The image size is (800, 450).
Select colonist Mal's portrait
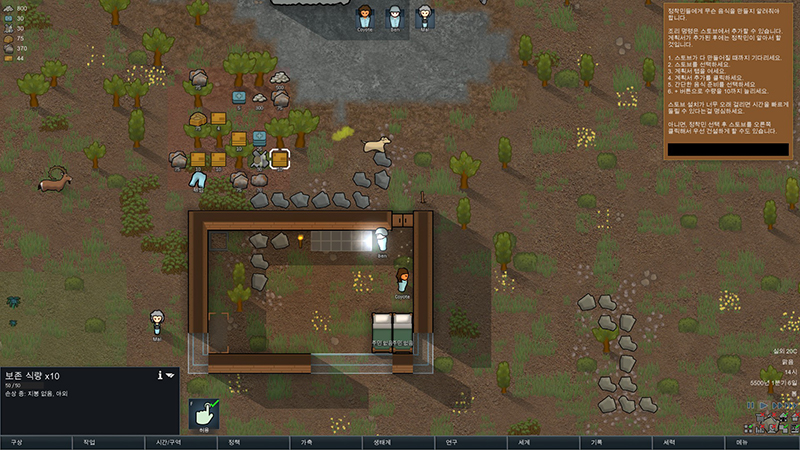[425, 17]
